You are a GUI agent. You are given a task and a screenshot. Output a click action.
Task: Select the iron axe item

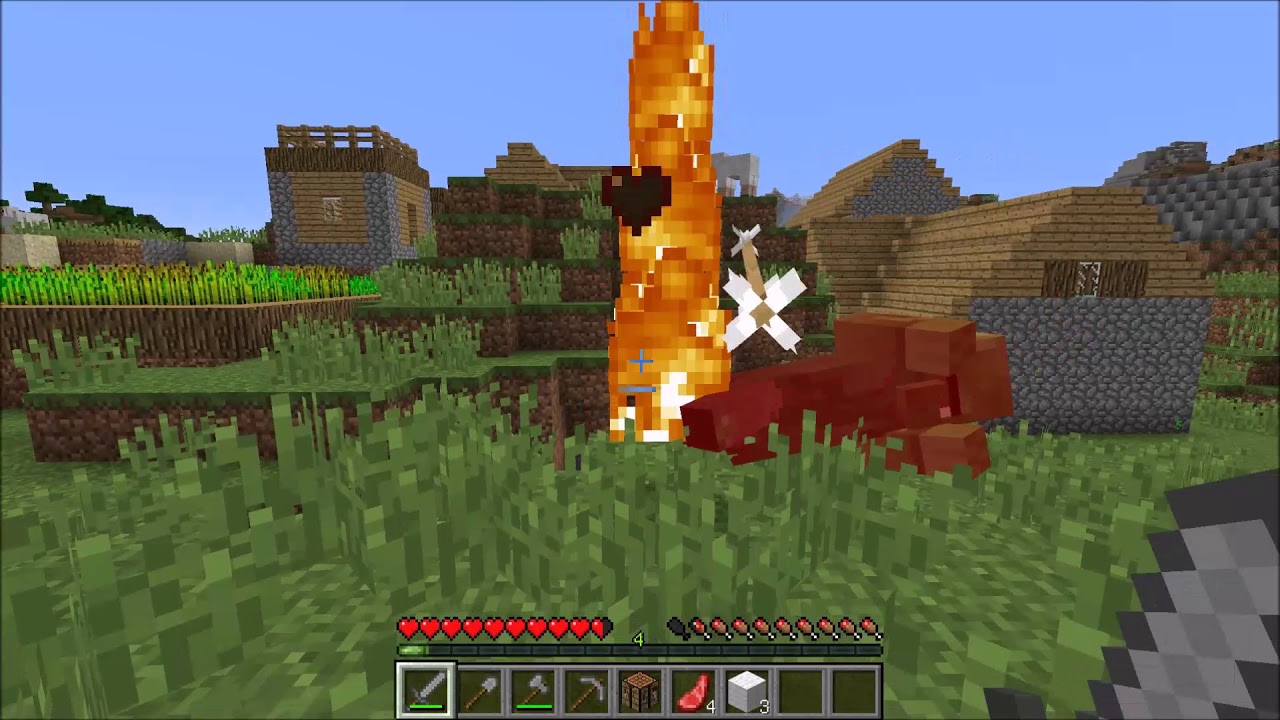[x=535, y=687]
